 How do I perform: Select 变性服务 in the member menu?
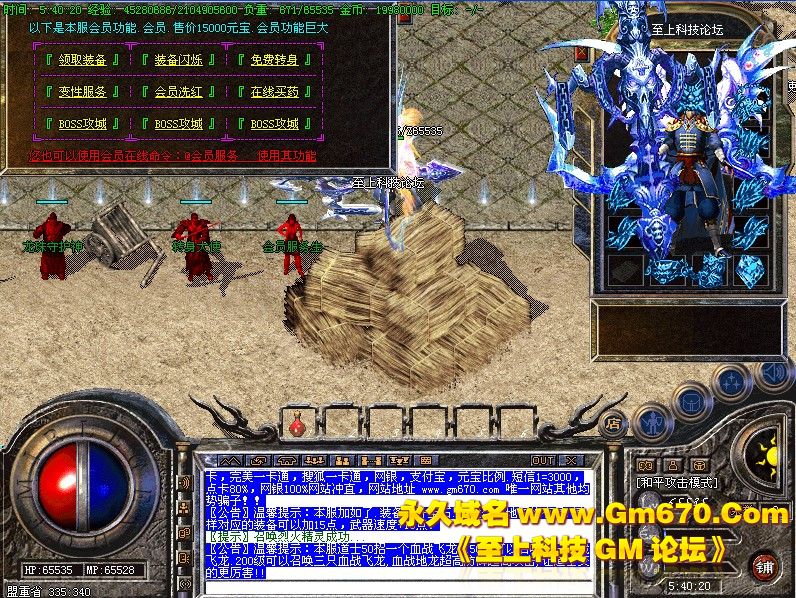click(x=82, y=92)
